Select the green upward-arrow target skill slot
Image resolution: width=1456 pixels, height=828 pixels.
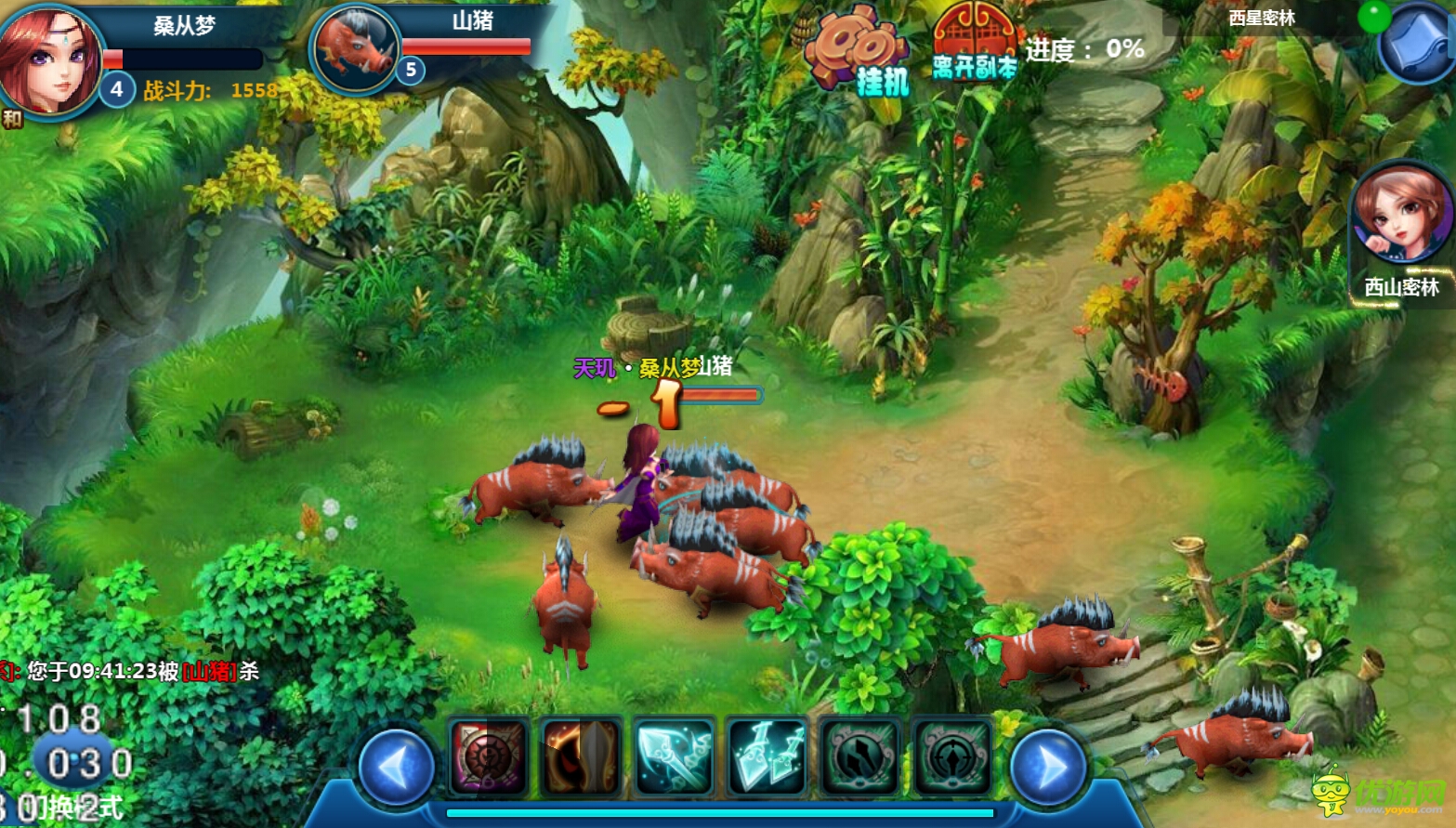(952, 756)
